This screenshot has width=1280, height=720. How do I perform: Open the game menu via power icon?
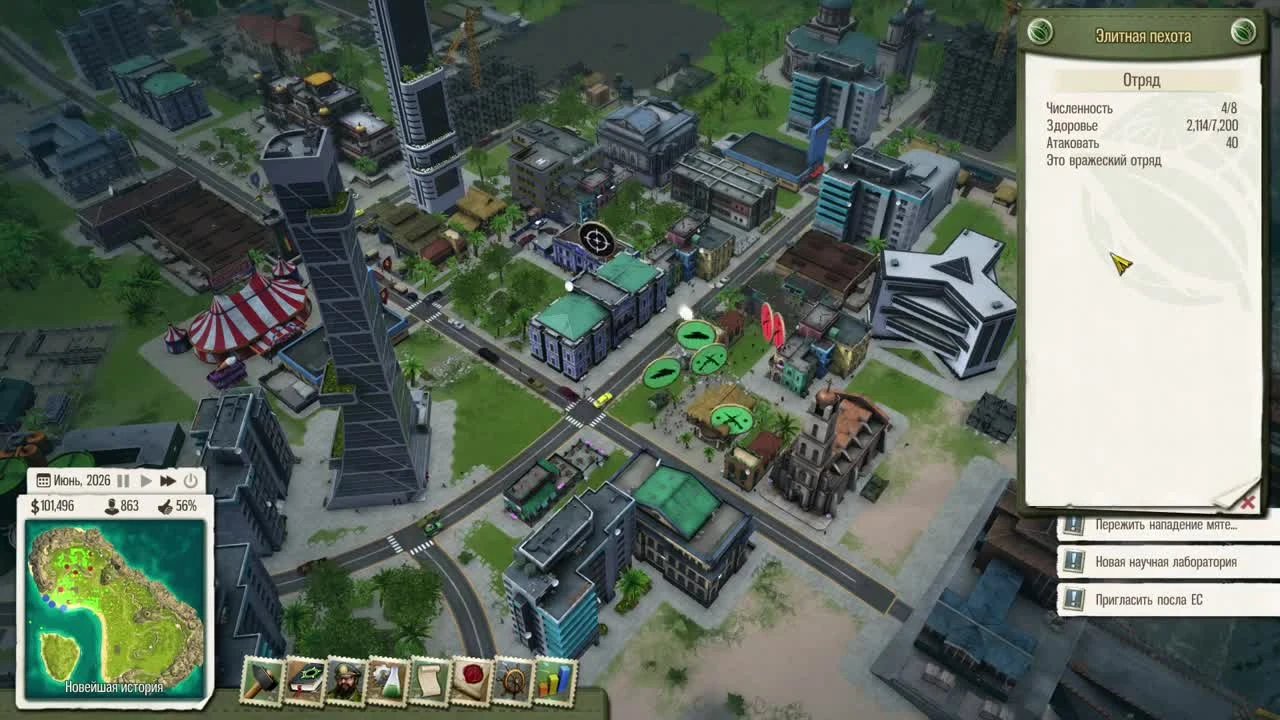(x=190, y=481)
